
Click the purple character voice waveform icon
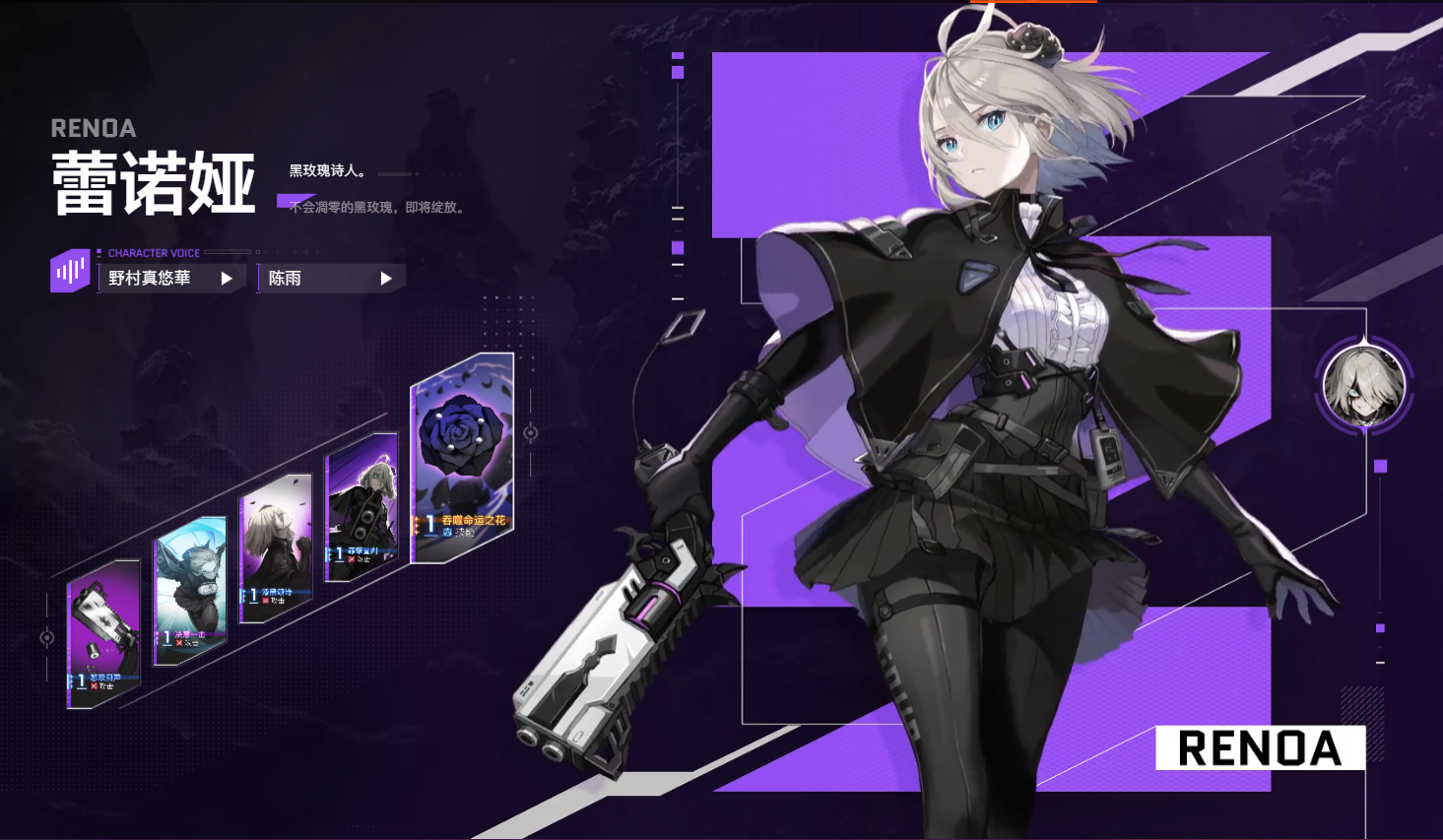point(70,271)
